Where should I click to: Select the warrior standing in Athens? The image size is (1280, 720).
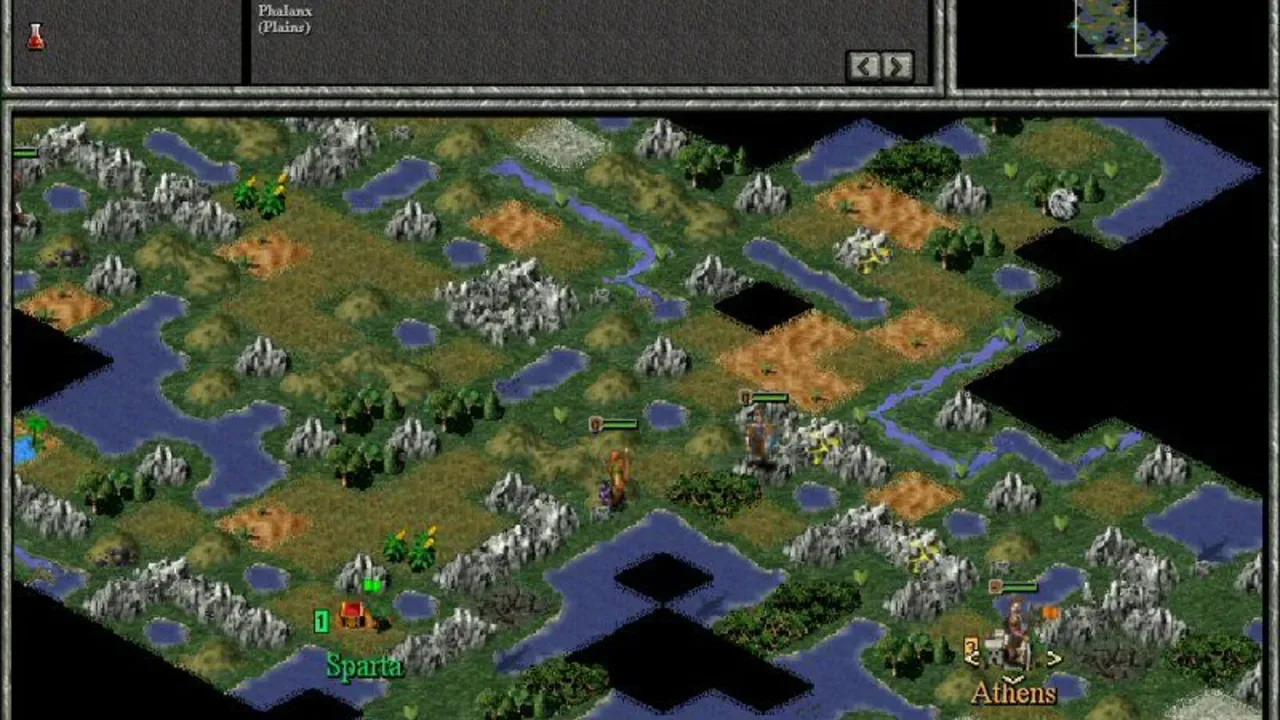(1015, 630)
